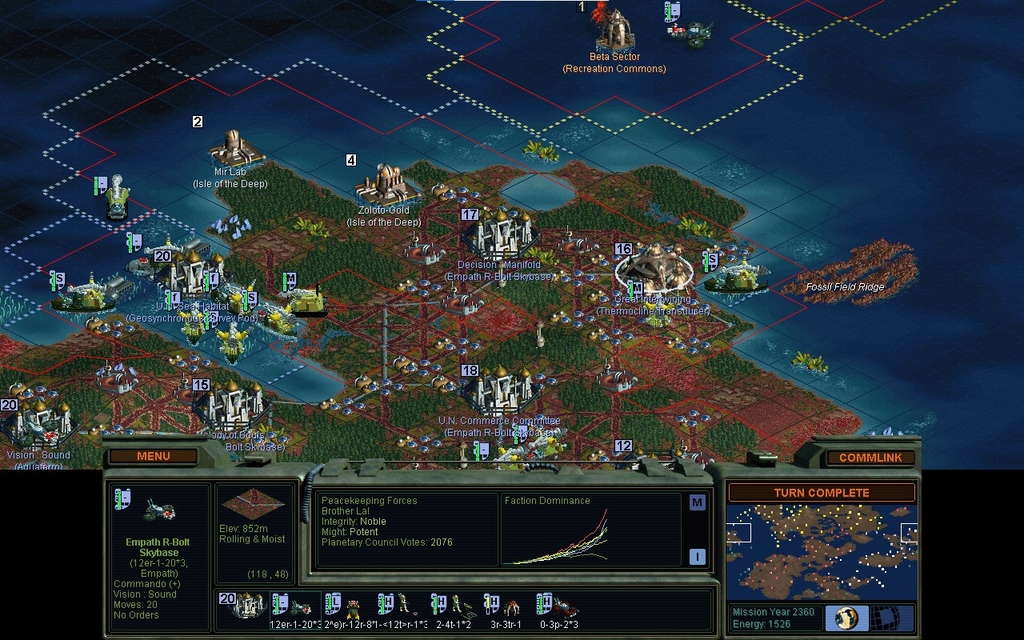1024x640 pixels.
Task: Click the M button beside Faction Dominance
Action: tap(697, 502)
